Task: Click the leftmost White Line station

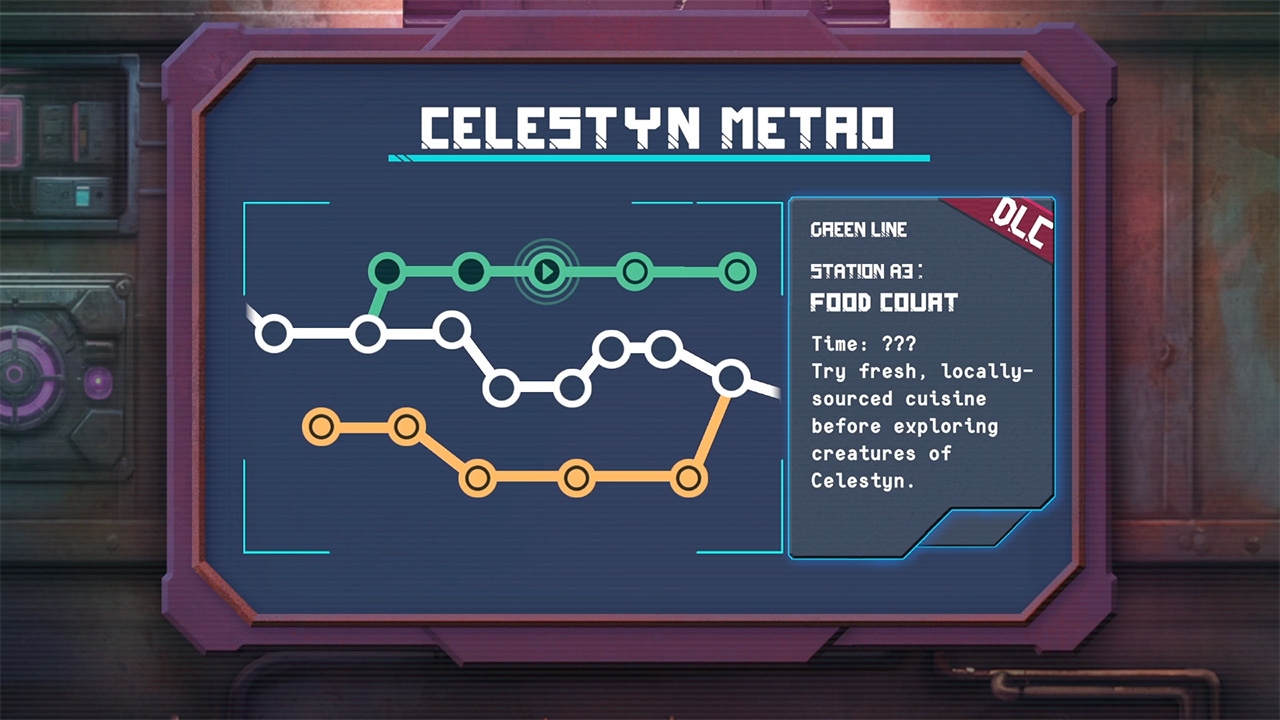Action: click(x=274, y=331)
